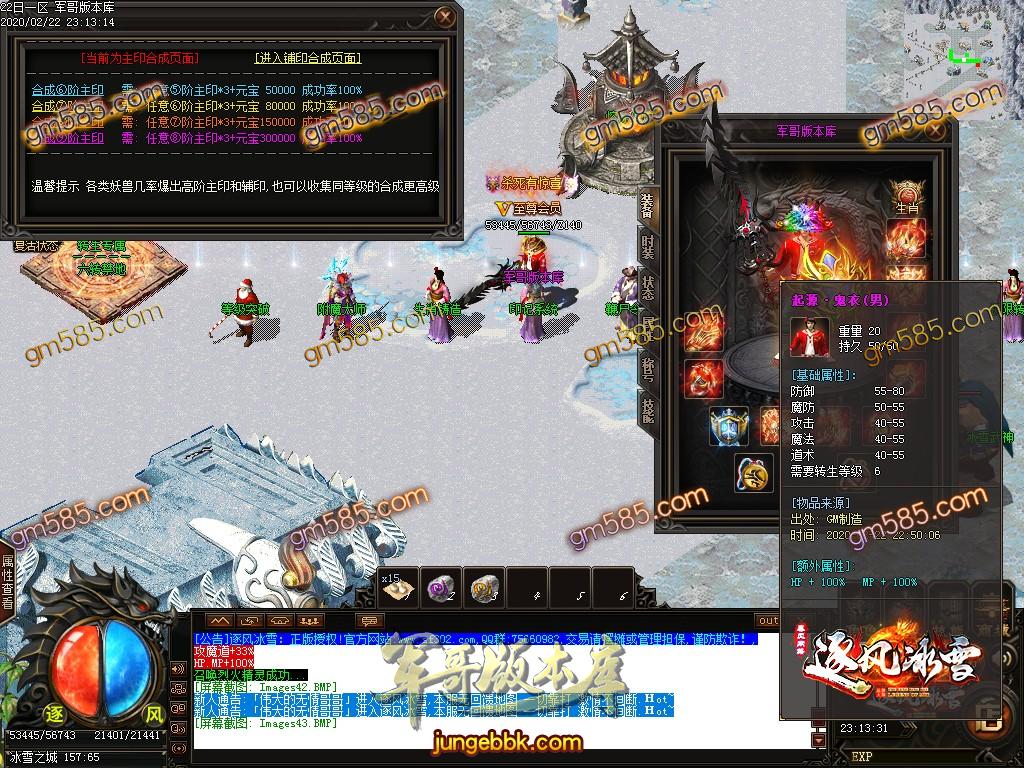Use the golden scroll in hotbar slot three
This screenshot has width=1024, height=768.
tap(486, 590)
